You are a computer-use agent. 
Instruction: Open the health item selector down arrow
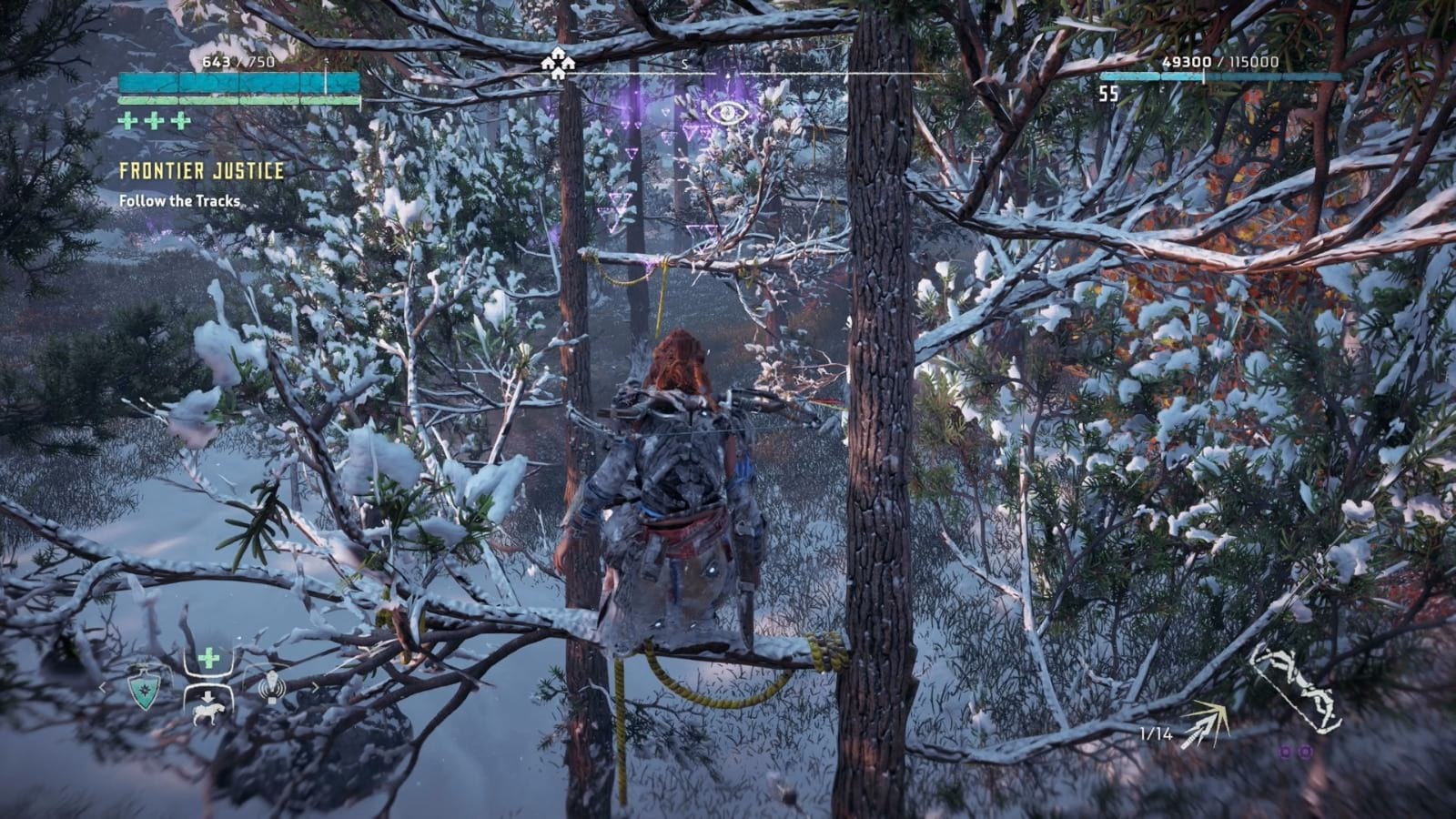pyautogui.click(x=207, y=696)
